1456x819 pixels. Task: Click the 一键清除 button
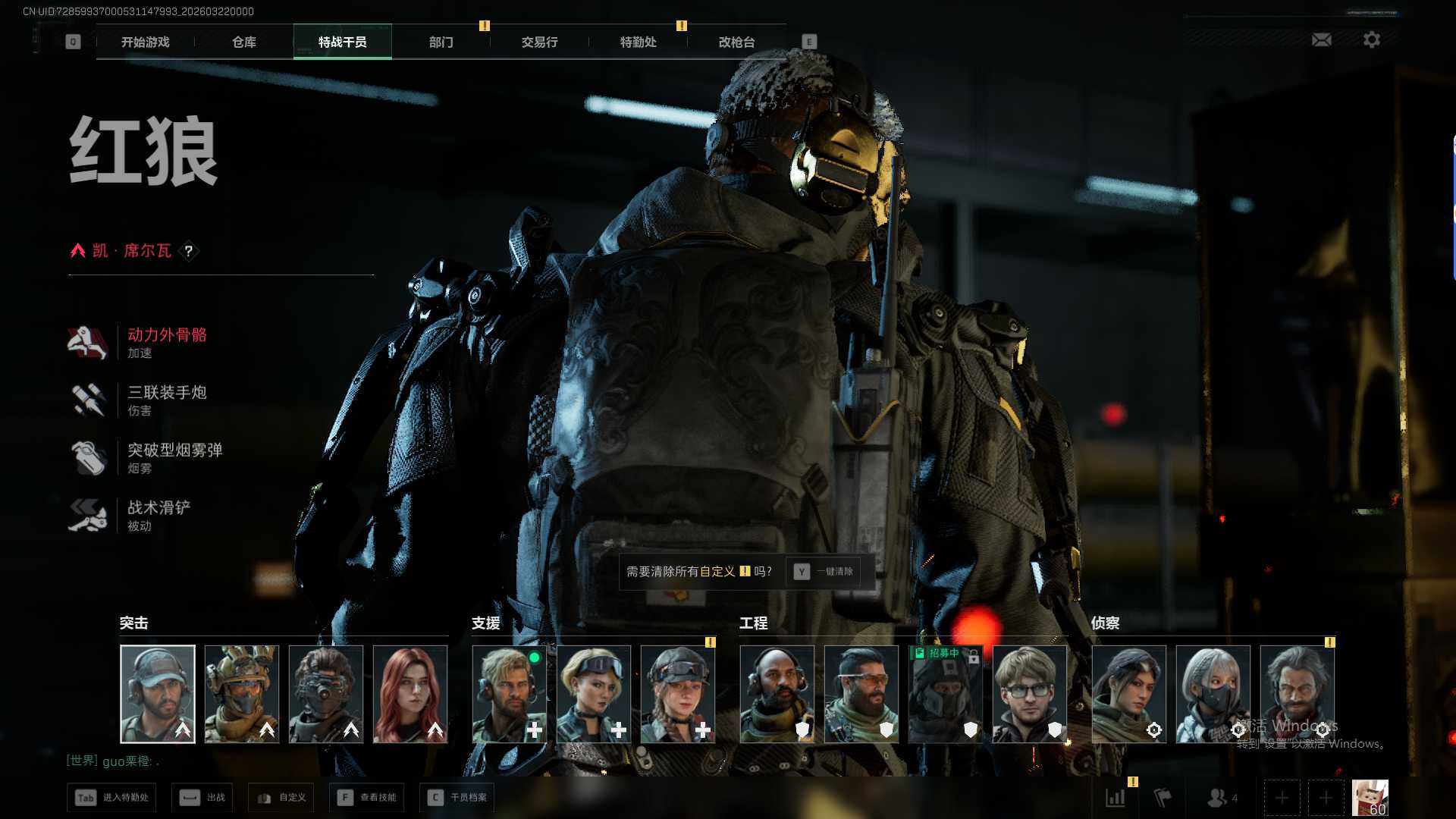coord(826,572)
